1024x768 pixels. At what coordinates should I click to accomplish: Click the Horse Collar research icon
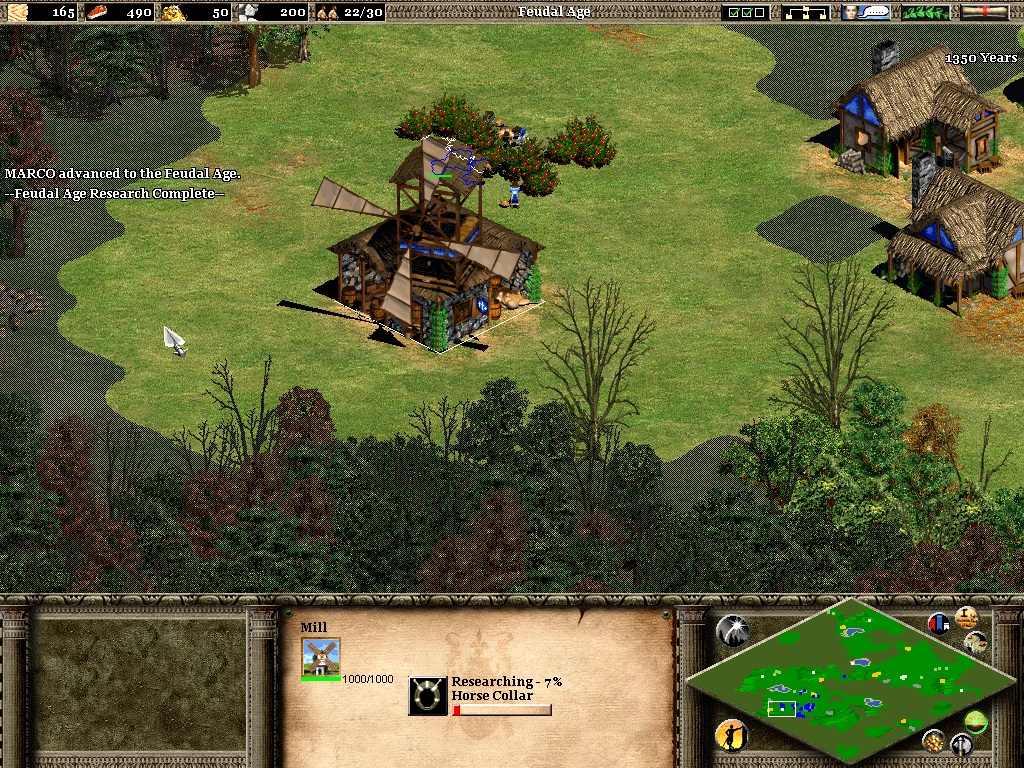[428, 696]
